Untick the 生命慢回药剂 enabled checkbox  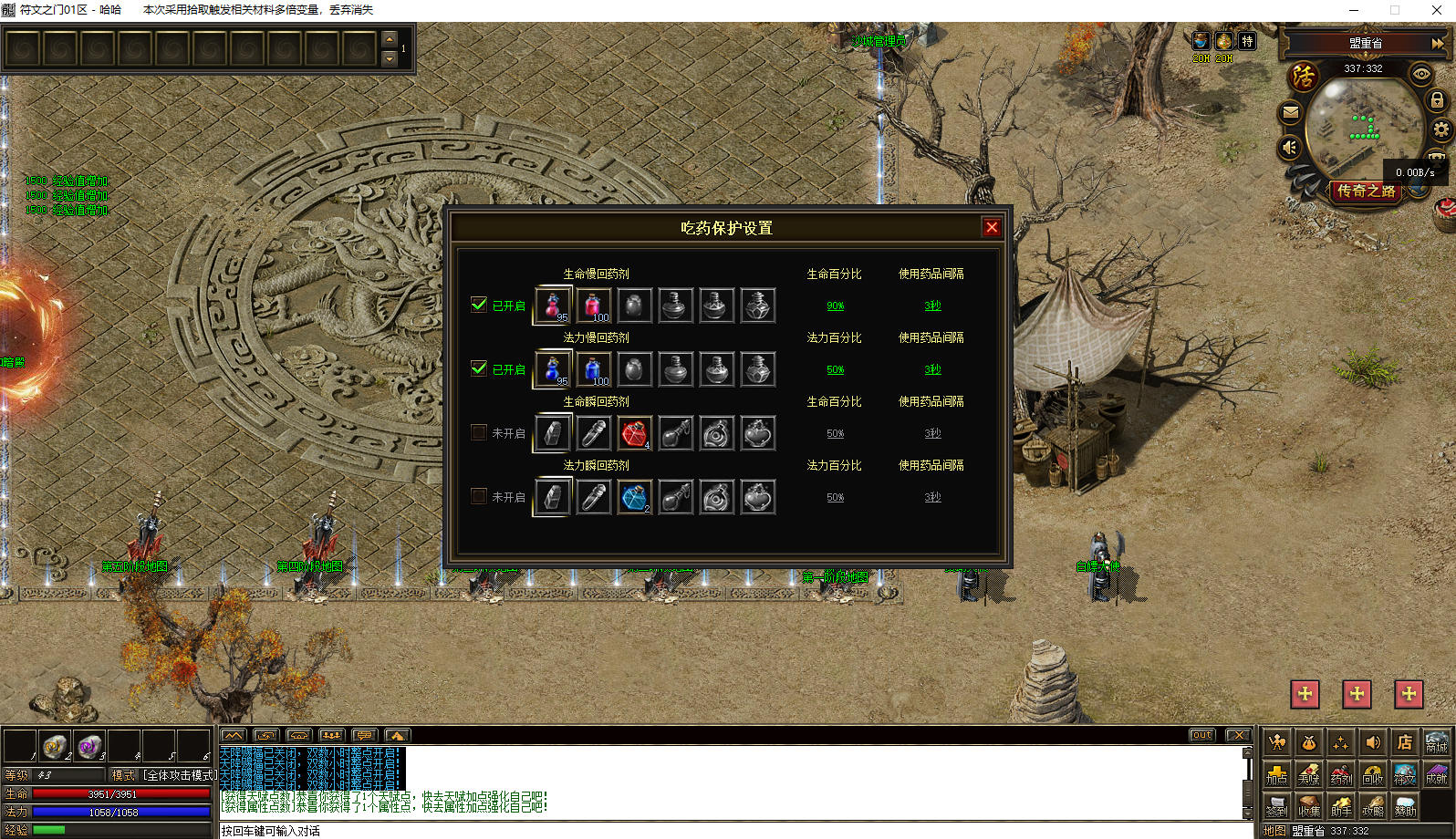479,305
